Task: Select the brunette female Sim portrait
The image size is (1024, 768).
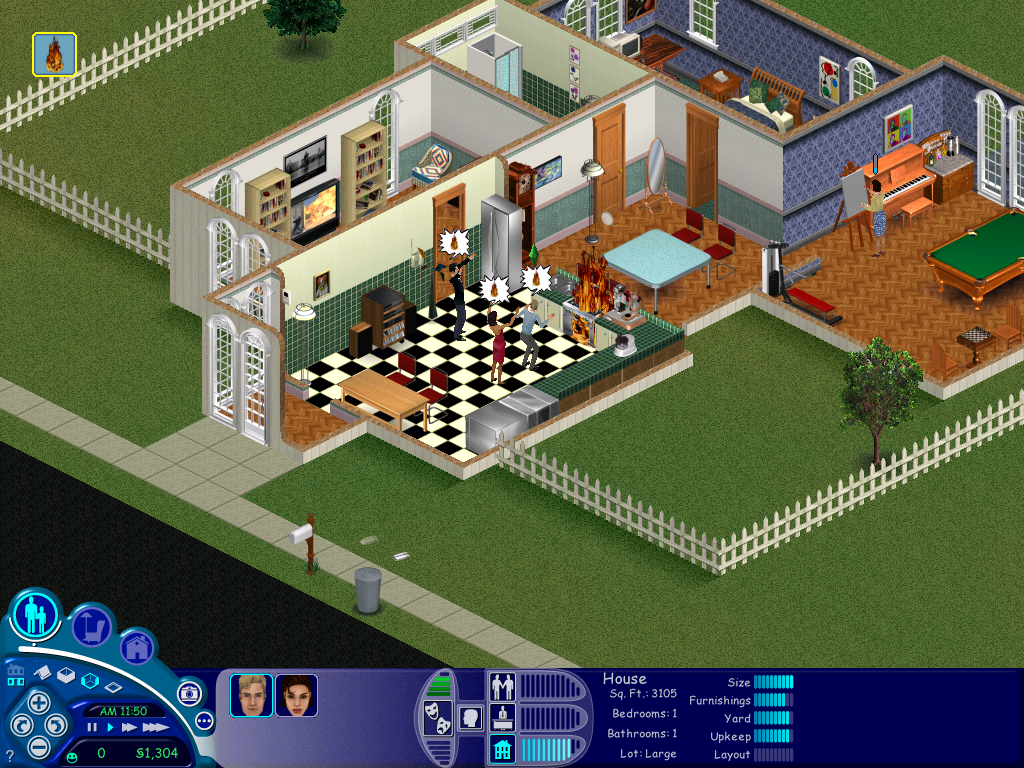Action: [296, 695]
